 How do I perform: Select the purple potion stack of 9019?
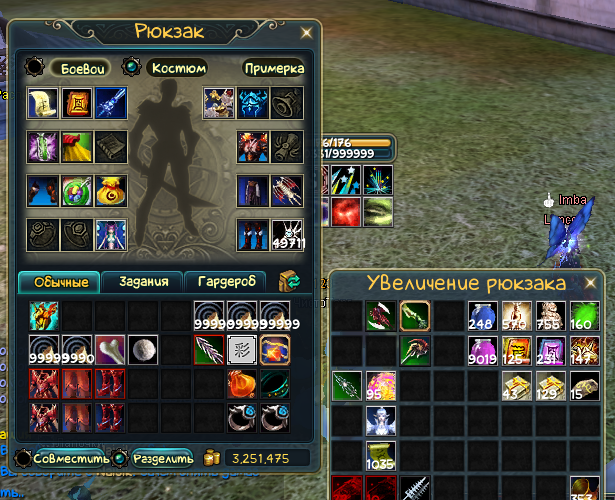coord(482,351)
